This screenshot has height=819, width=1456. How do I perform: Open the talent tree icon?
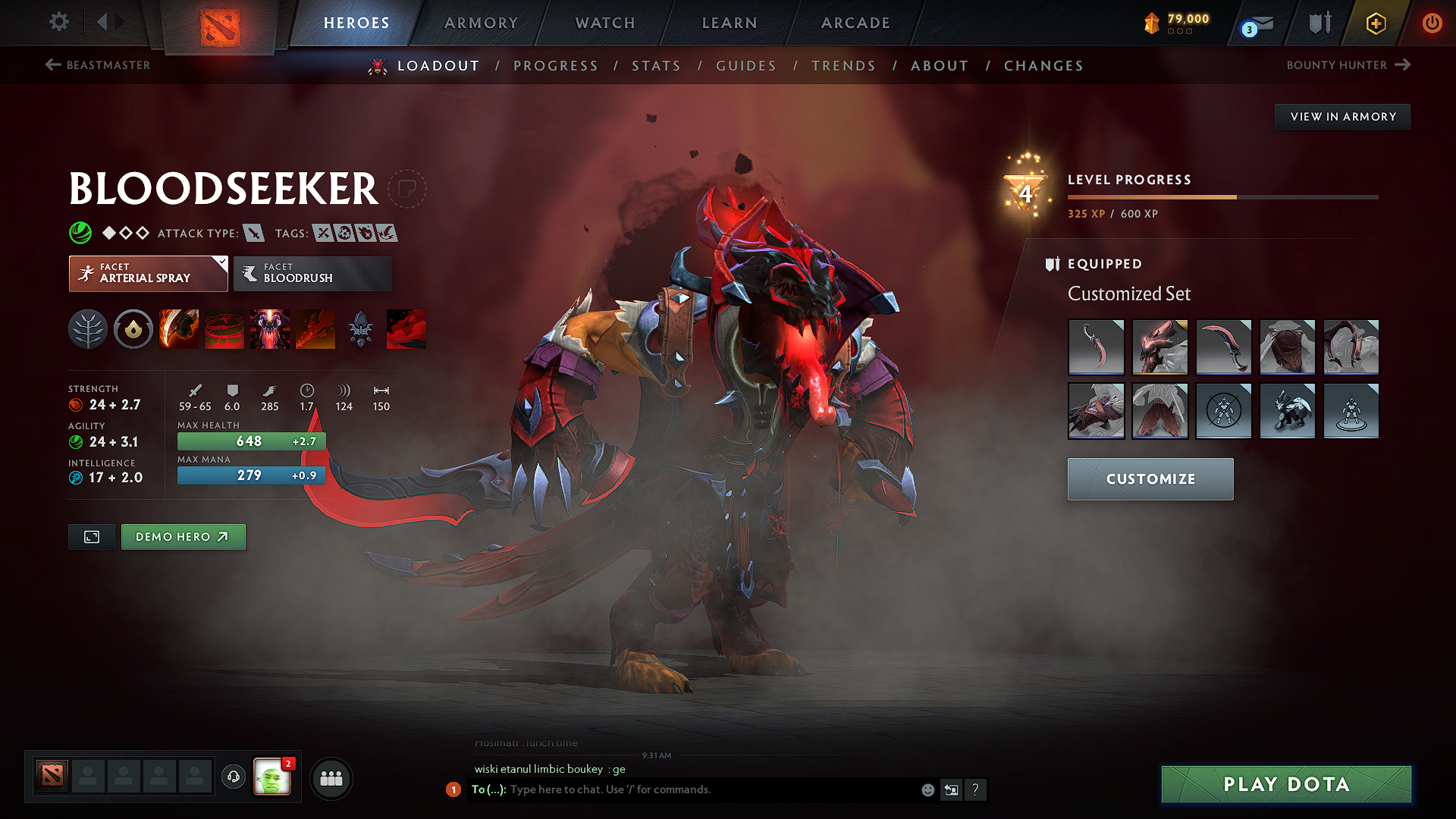pyautogui.click(x=88, y=329)
